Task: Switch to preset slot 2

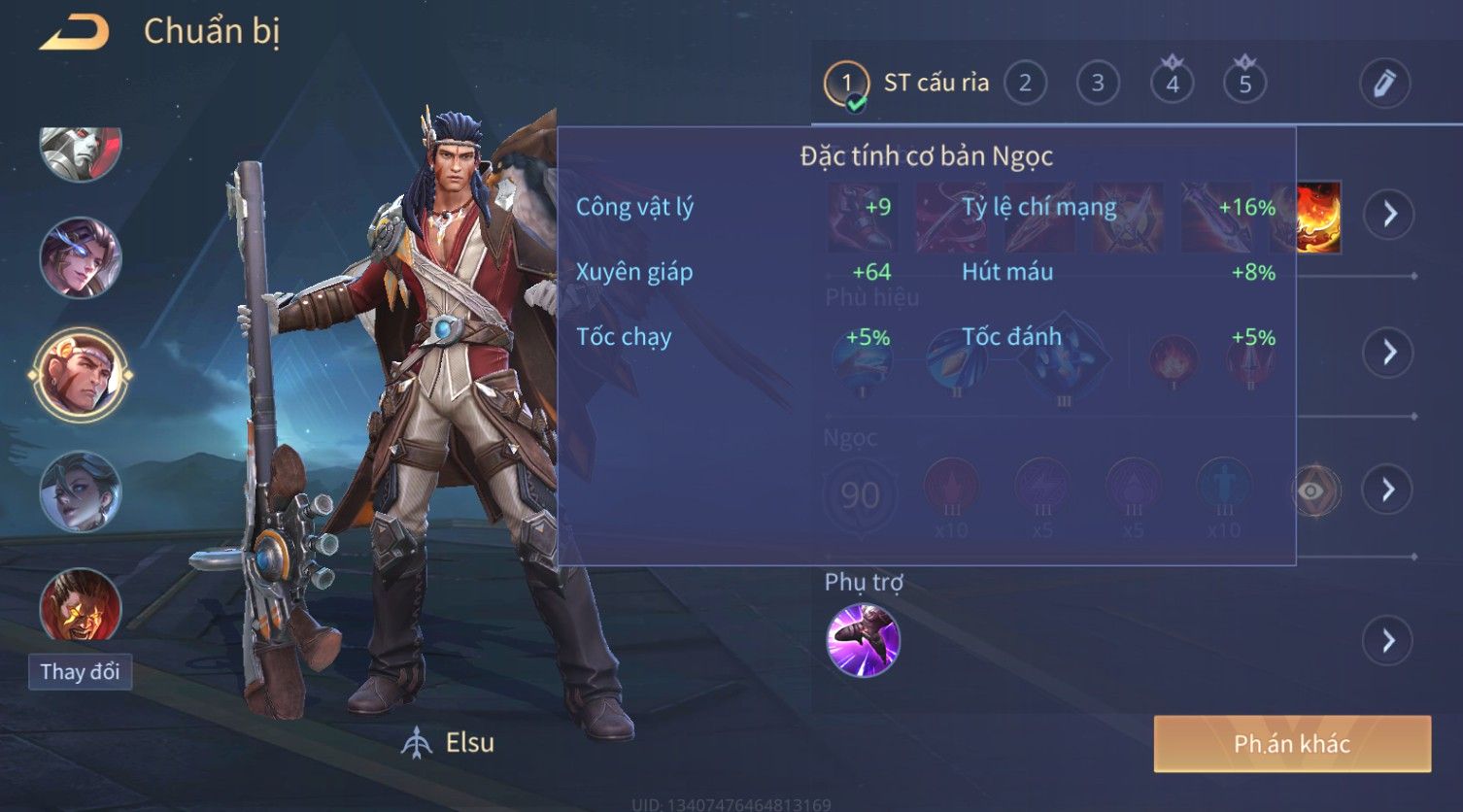Action: coord(1025,84)
